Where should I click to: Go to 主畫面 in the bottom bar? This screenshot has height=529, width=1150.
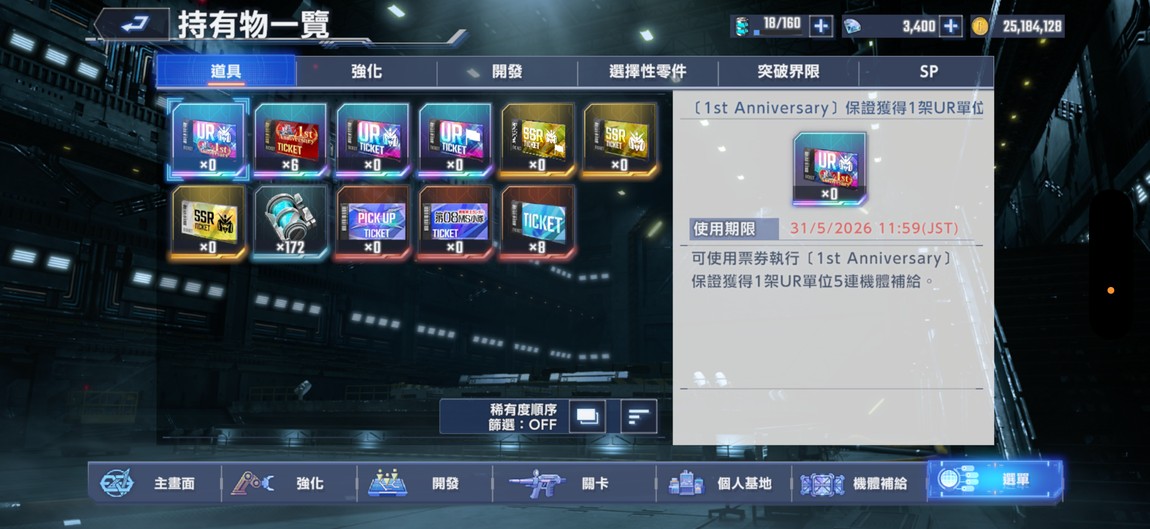coord(150,483)
